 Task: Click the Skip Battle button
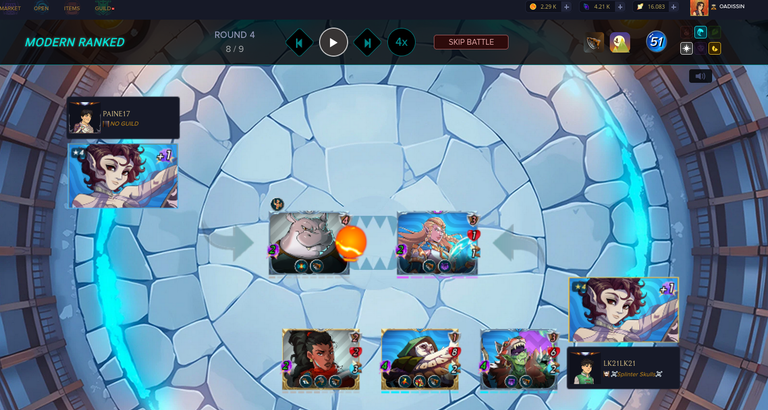[470, 42]
